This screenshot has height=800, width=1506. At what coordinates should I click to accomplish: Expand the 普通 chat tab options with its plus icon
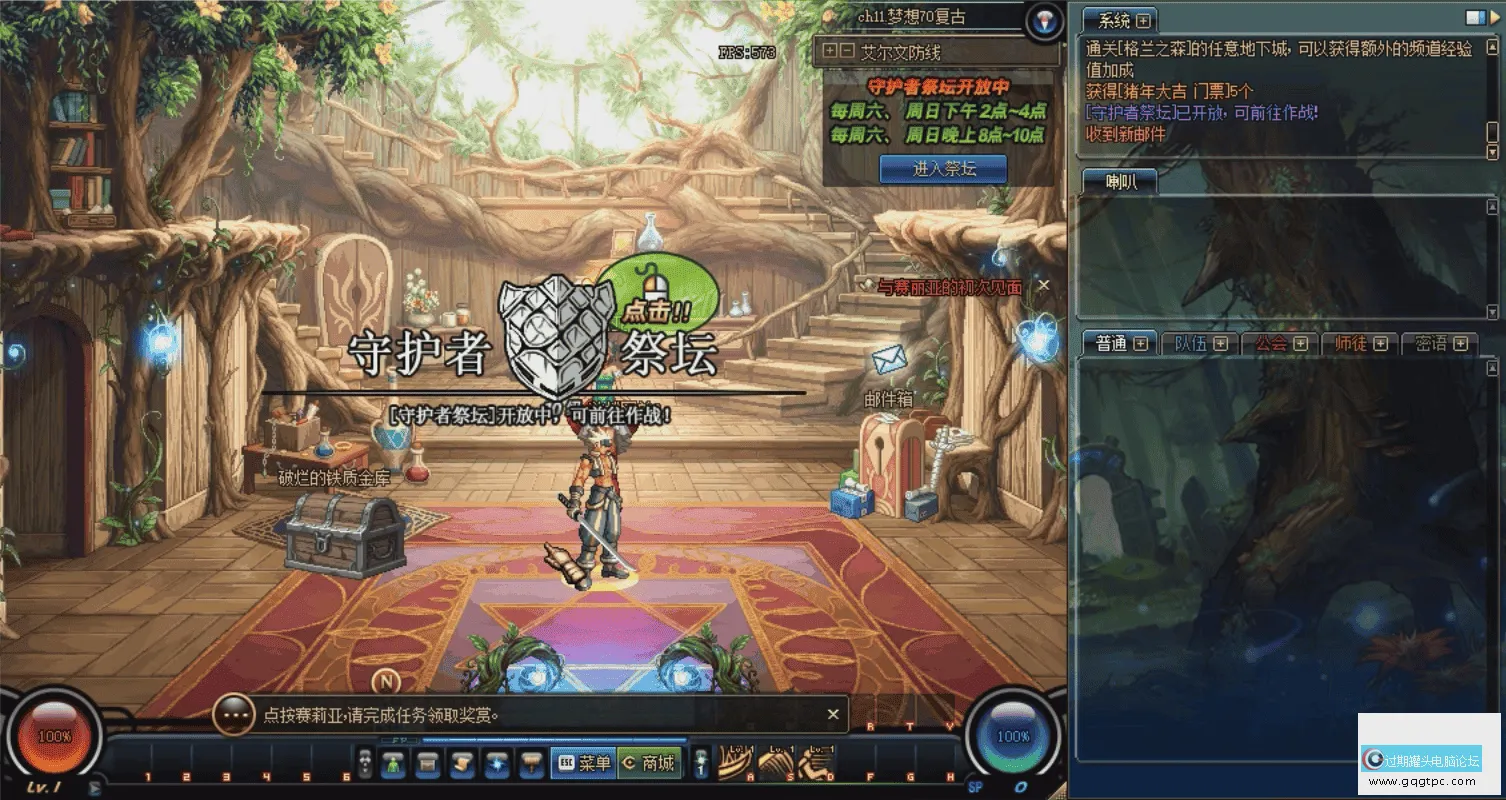coord(1140,343)
